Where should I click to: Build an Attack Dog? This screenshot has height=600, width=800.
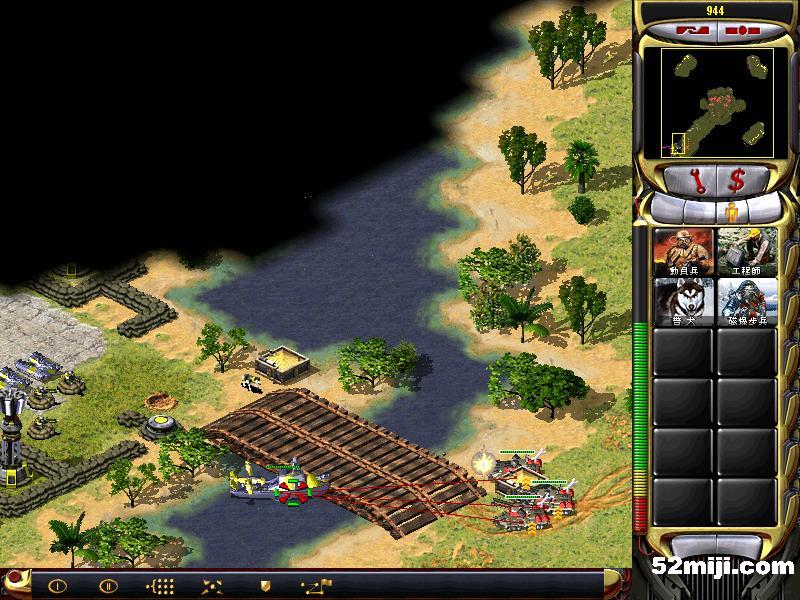click(683, 301)
